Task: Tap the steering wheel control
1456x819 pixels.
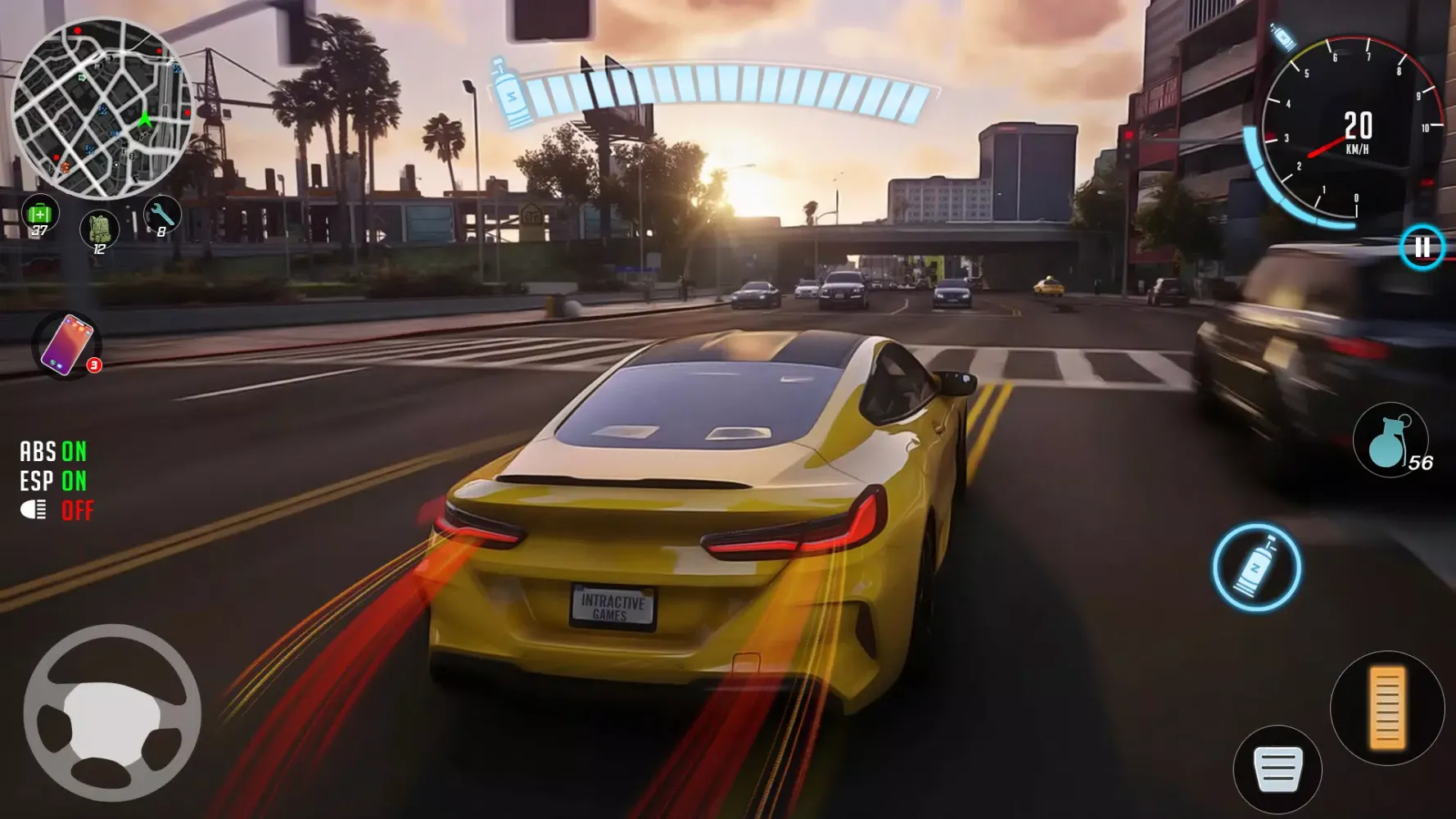Action: coord(112,713)
